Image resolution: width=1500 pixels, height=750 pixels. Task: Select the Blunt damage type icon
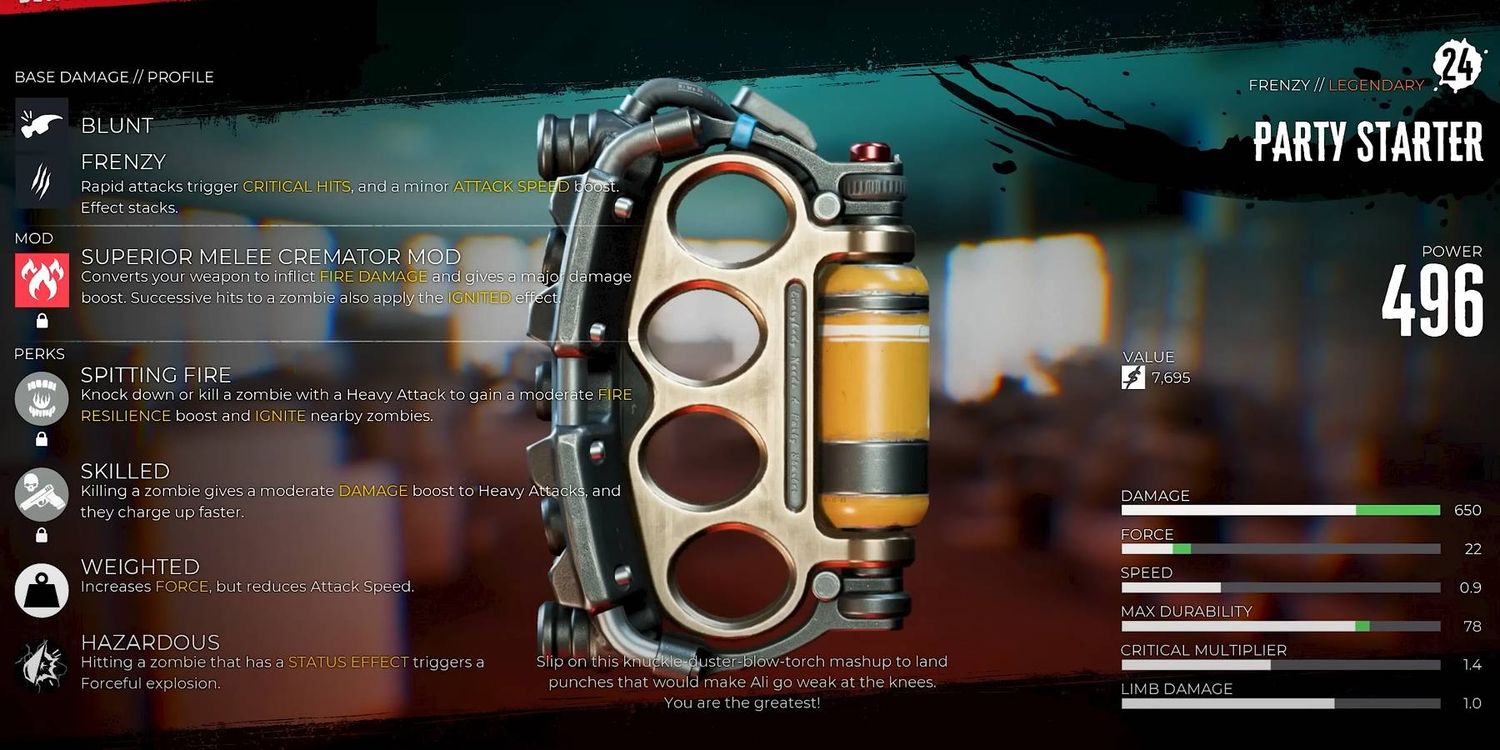[x=42, y=124]
